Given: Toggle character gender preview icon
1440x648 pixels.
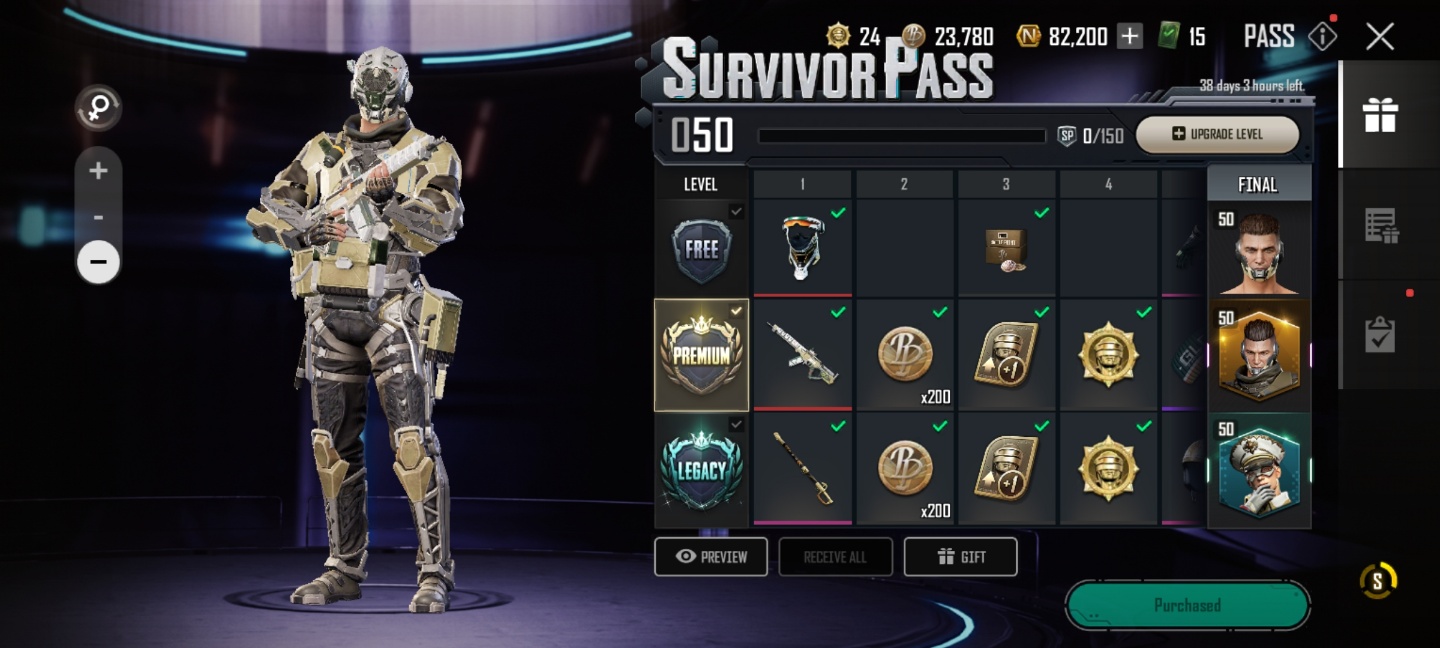Looking at the screenshot, I should tap(98, 109).
